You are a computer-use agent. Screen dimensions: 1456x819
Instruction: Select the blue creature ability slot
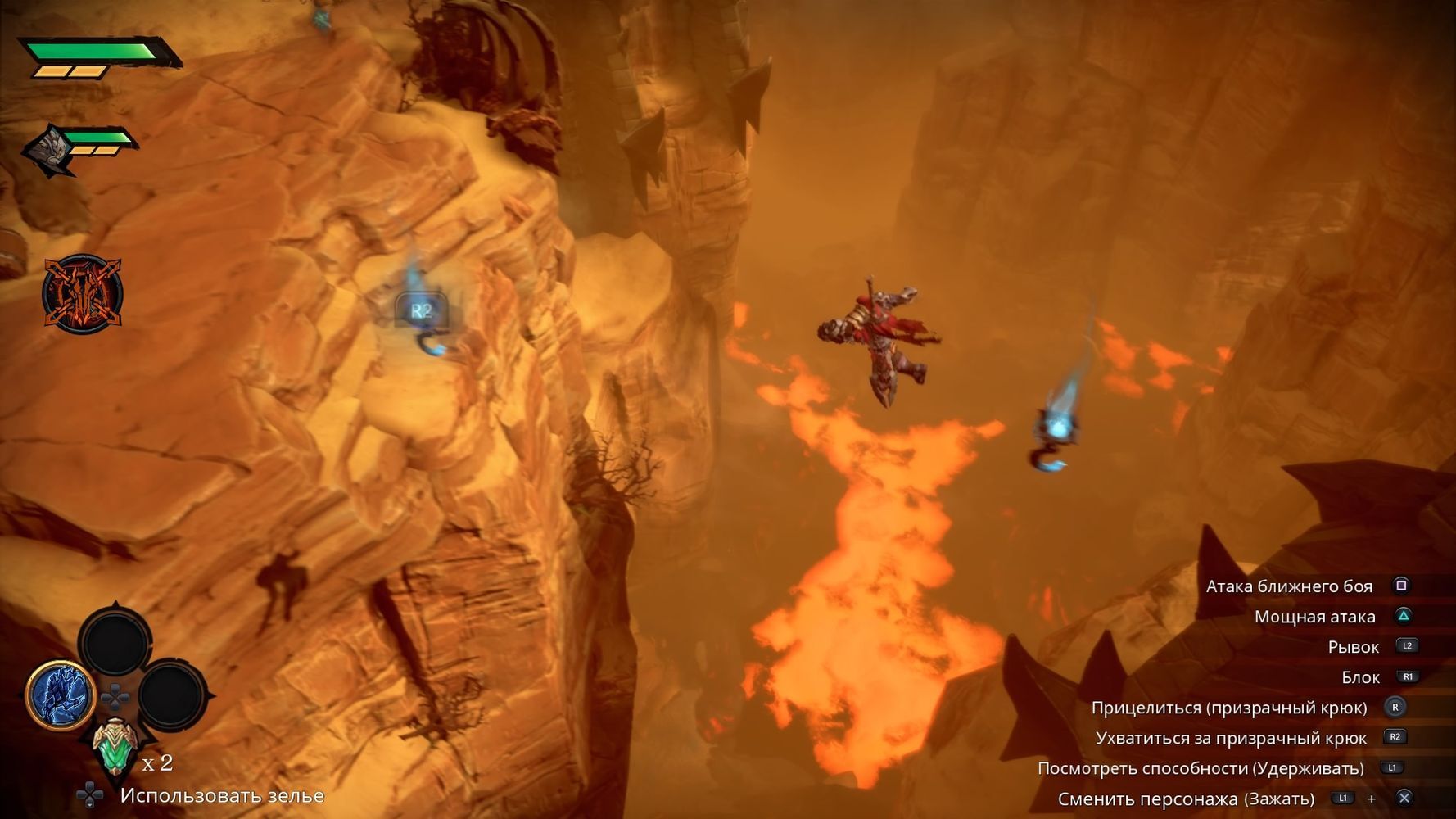(60, 695)
